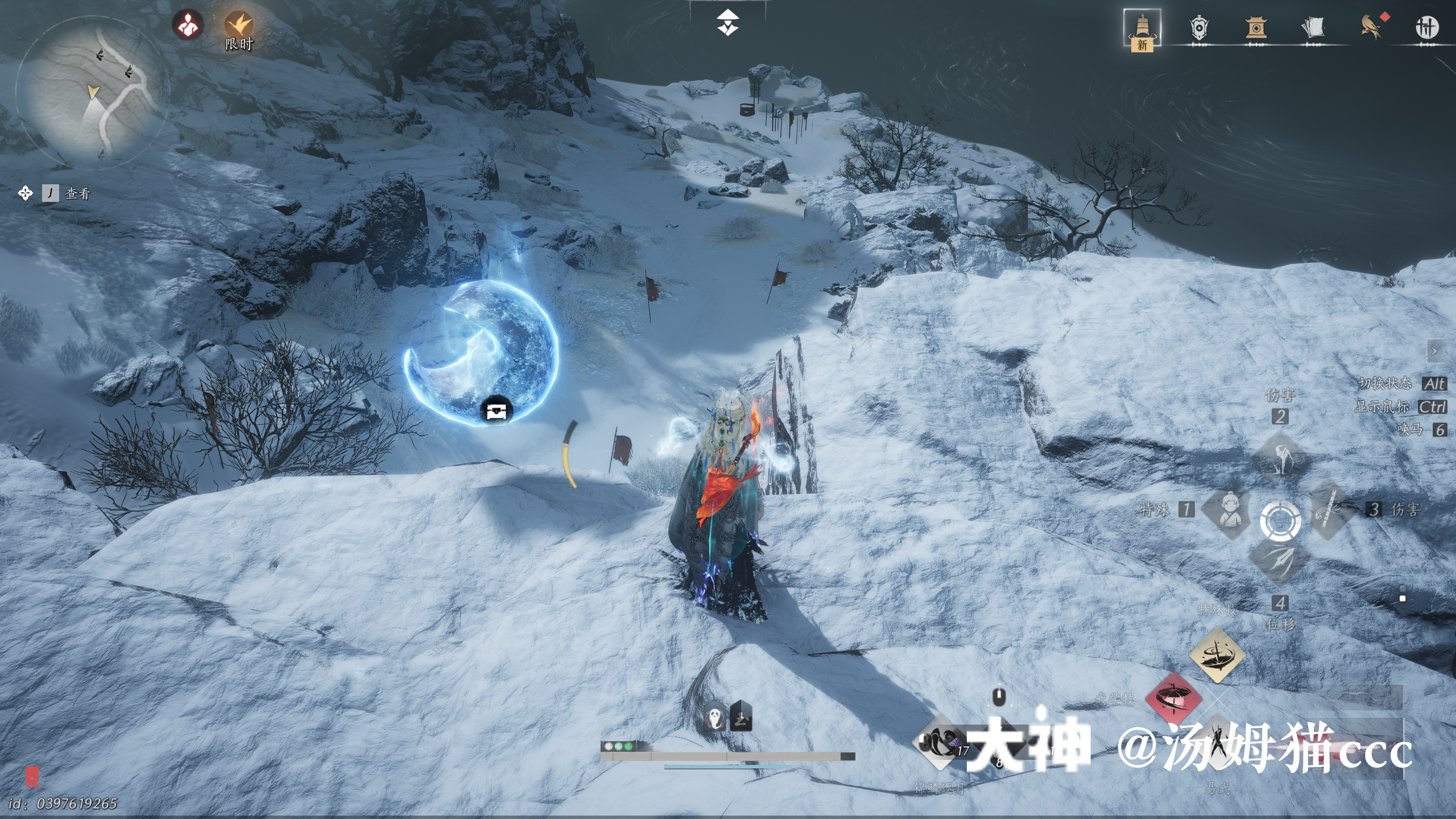Click the ghost mask status icon
The width and height of the screenshot is (1456, 819).
[x=715, y=718]
